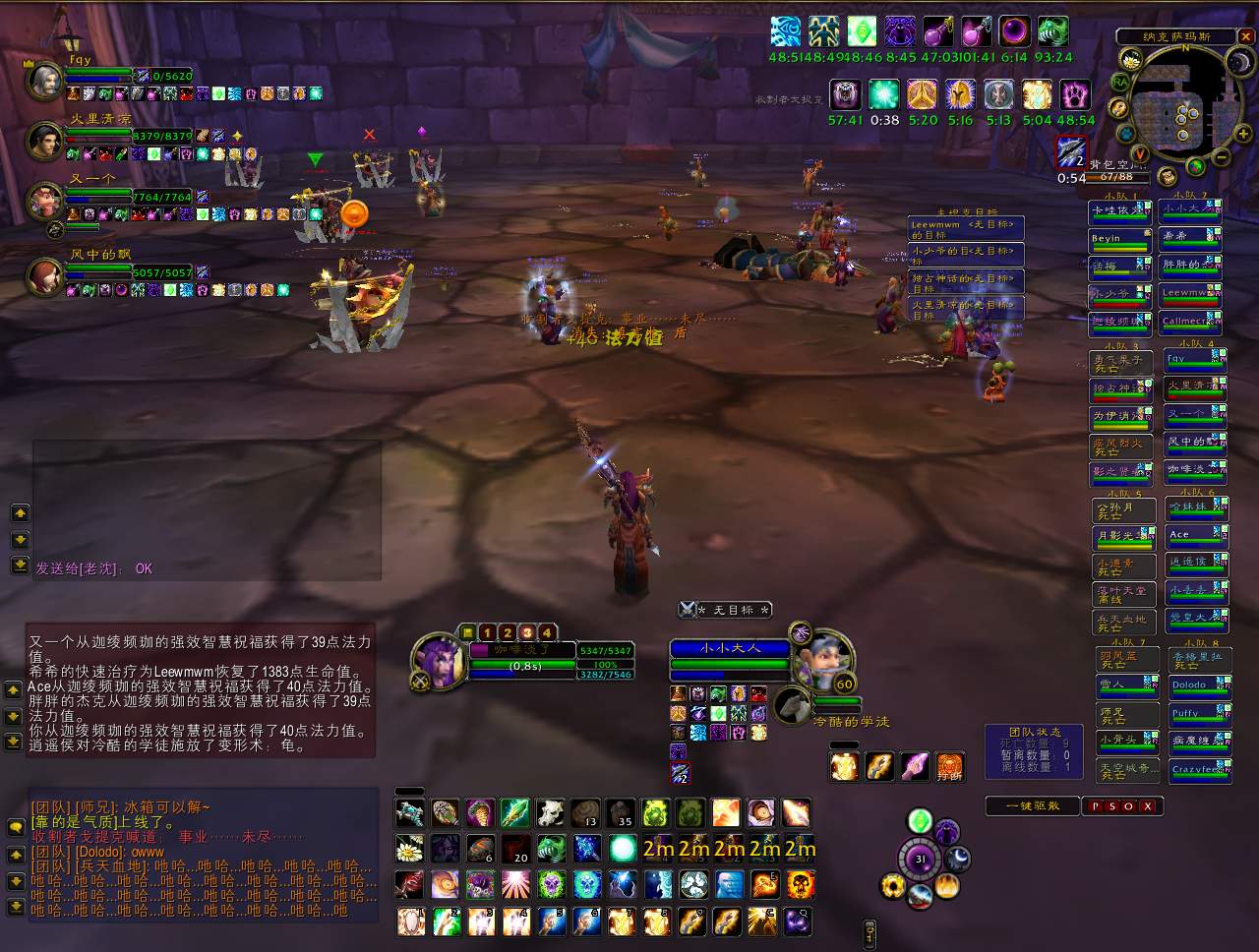1259x952 pixels.
Task: Select the 小队1 group label
Action: pyautogui.click(x=1117, y=194)
